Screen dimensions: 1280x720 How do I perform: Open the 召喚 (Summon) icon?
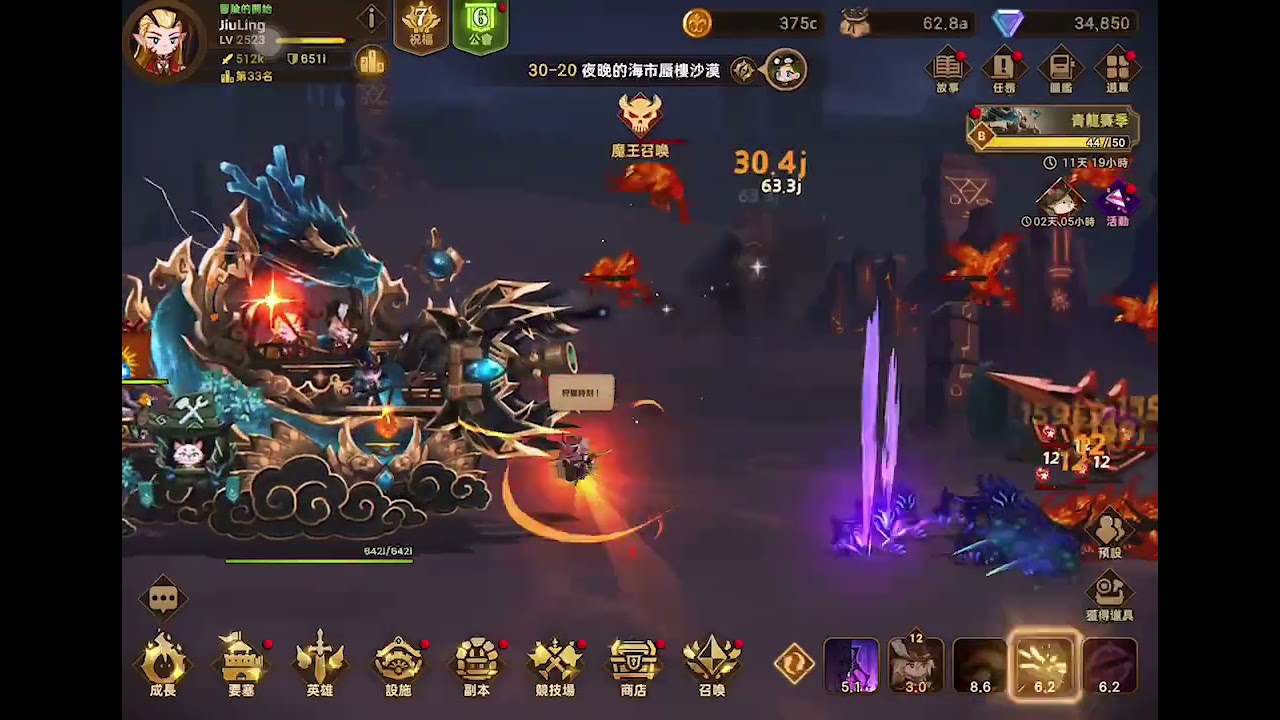point(711,663)
